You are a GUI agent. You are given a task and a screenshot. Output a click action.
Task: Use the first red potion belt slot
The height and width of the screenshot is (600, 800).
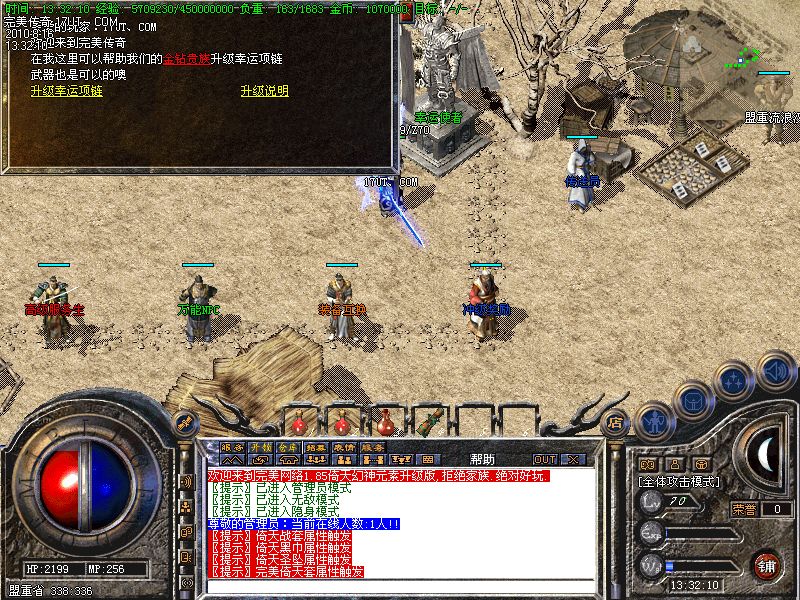coord(297,422)
